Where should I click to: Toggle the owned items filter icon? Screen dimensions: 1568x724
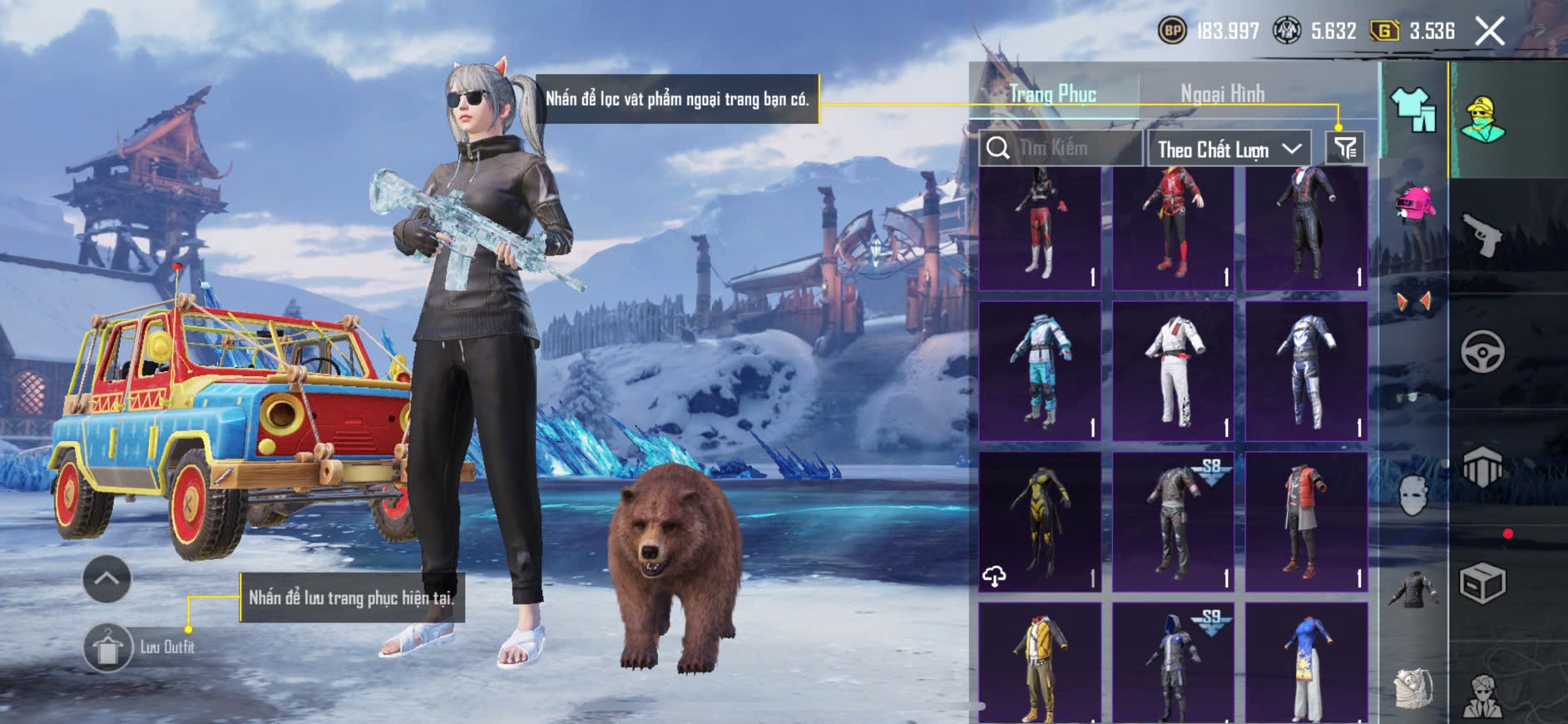click(1345, 148)
